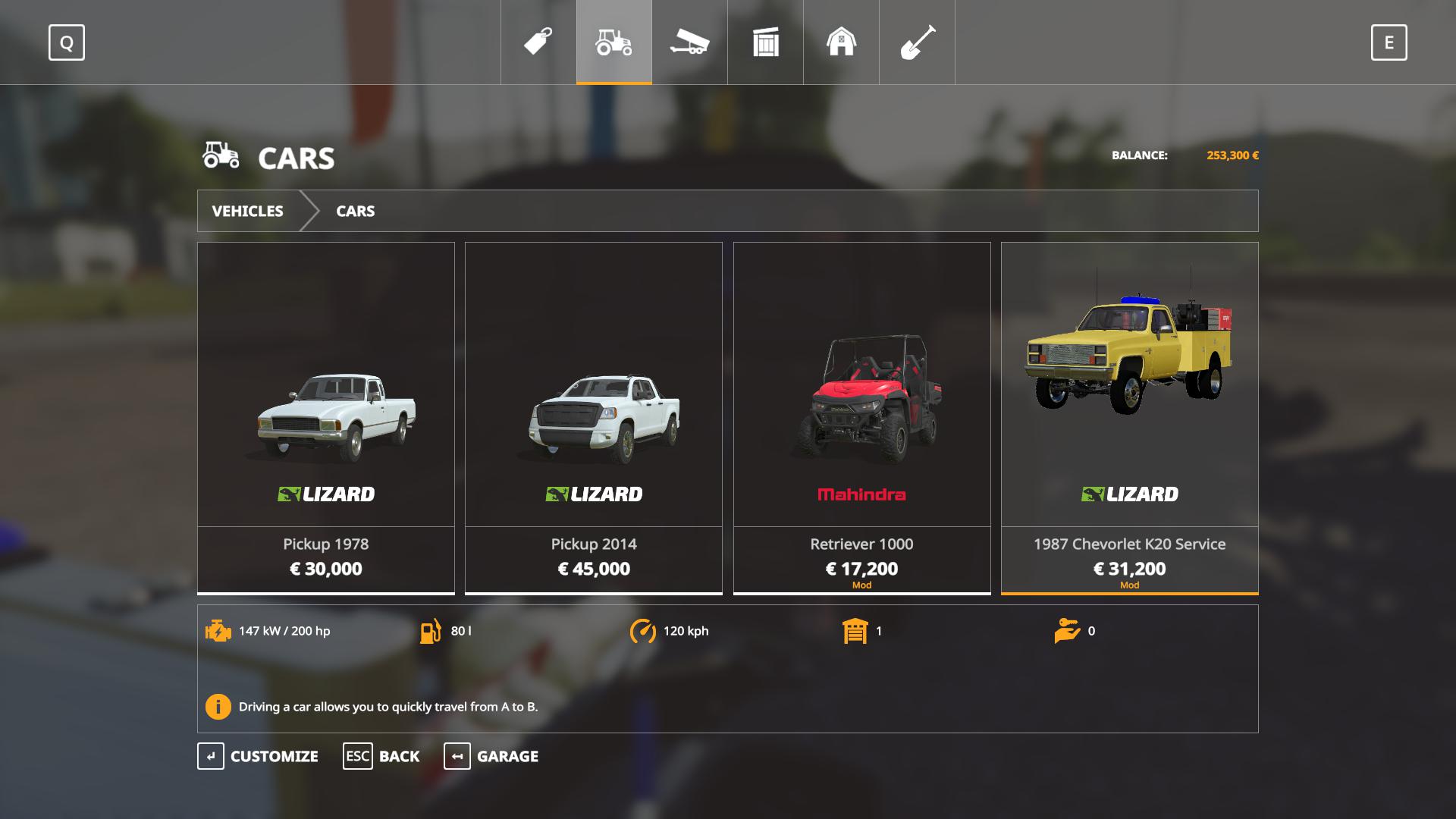The image size is (1456, 819).
Task: Switch to the tractor vehicles tab
Action: 613,42
